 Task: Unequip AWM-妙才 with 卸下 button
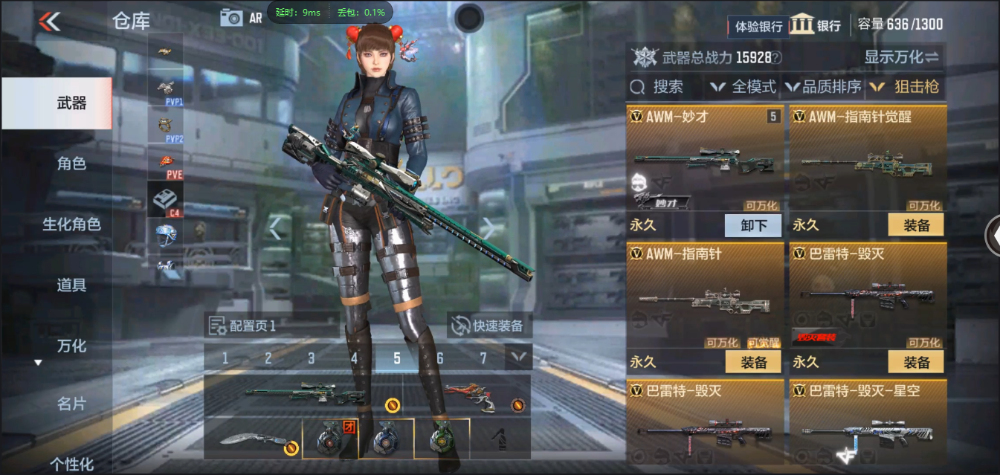pos(753,225)
